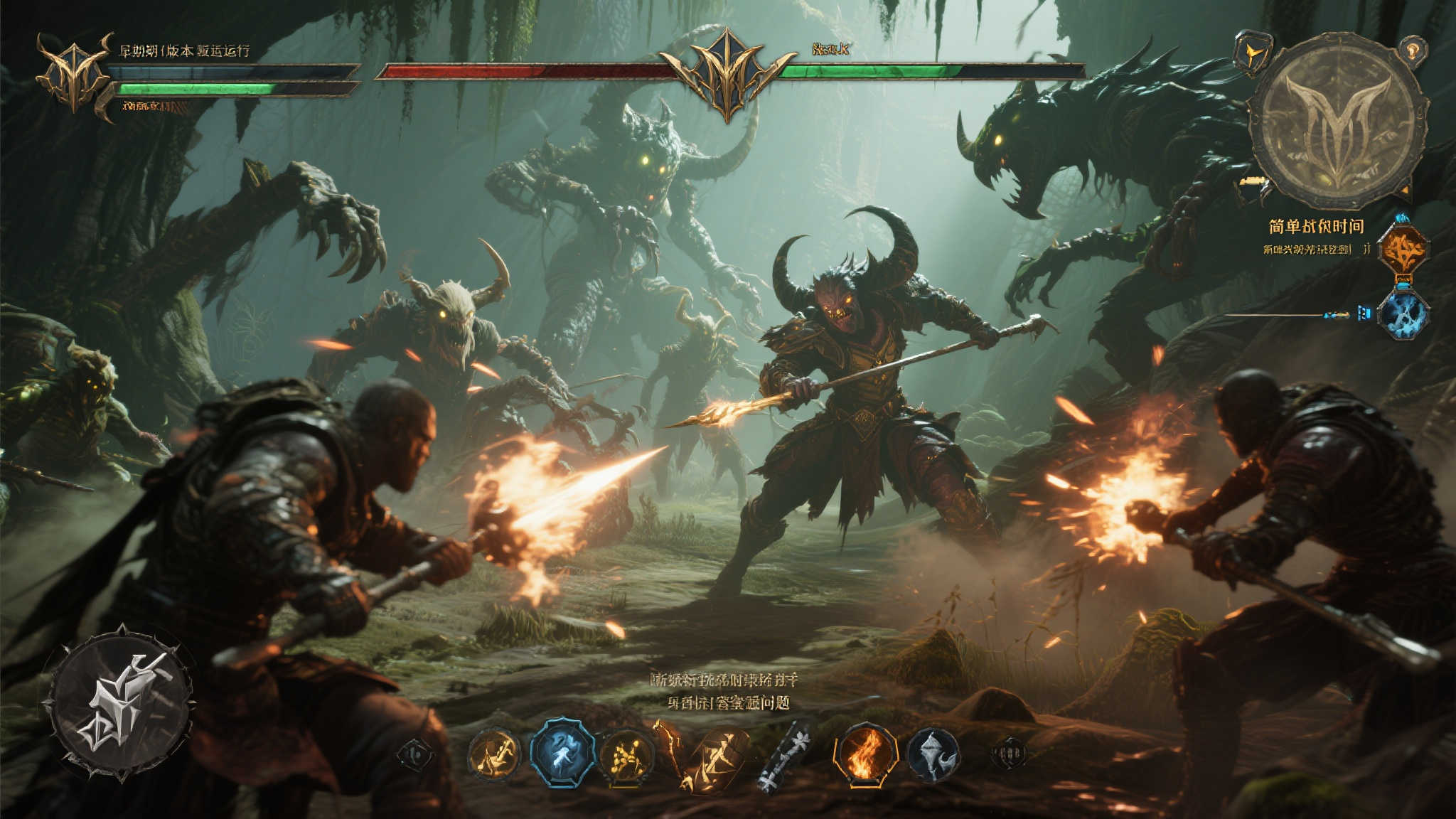
Task: Click the lightbulb hint icon near the minimap
Action: click(x=1415, y=51)
